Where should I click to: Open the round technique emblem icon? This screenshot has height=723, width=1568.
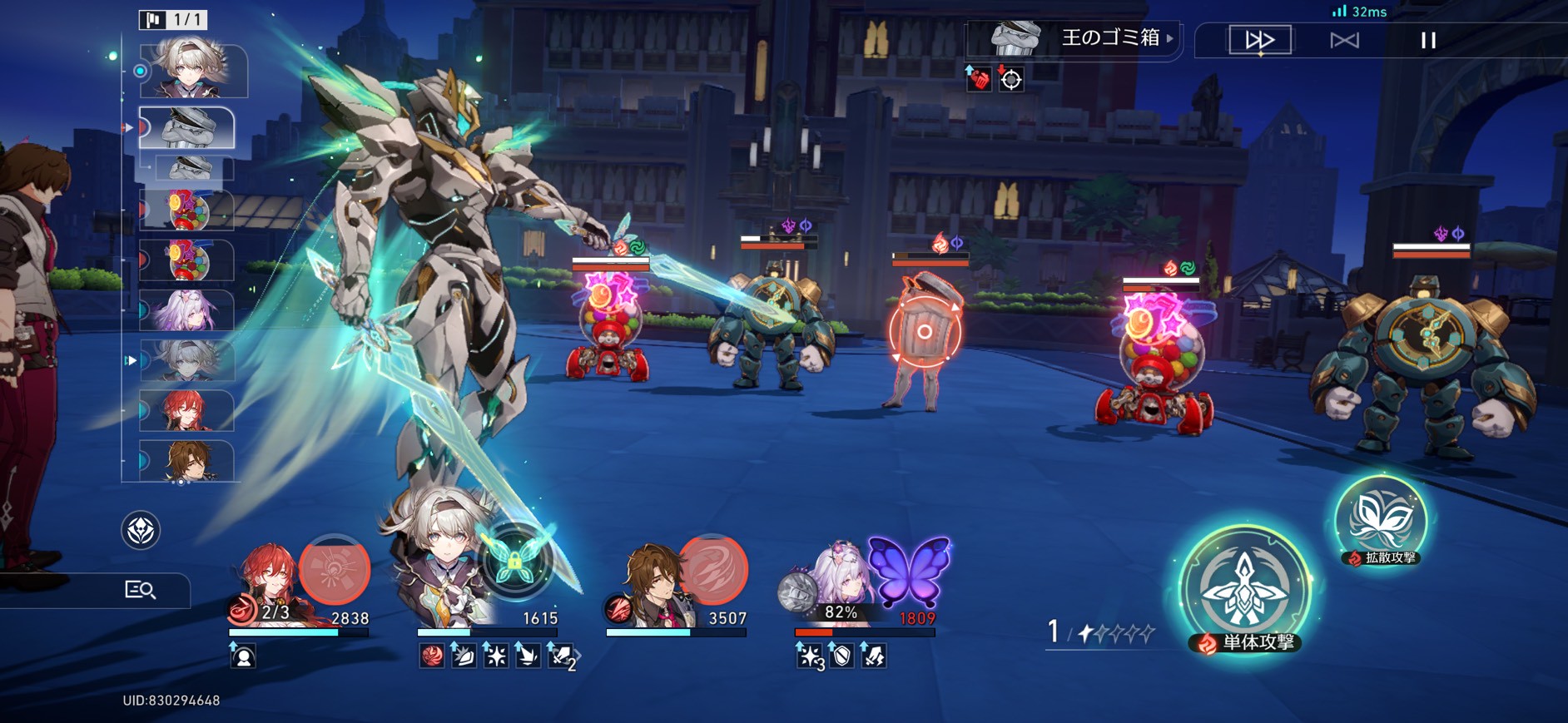click(x=141, y=530)
